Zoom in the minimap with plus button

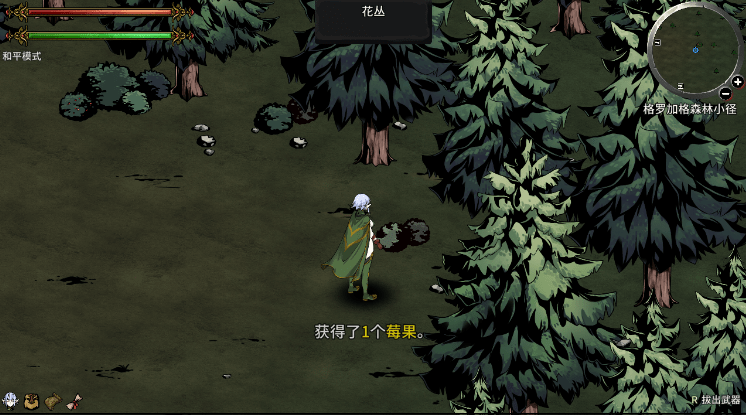coord(737,82)
